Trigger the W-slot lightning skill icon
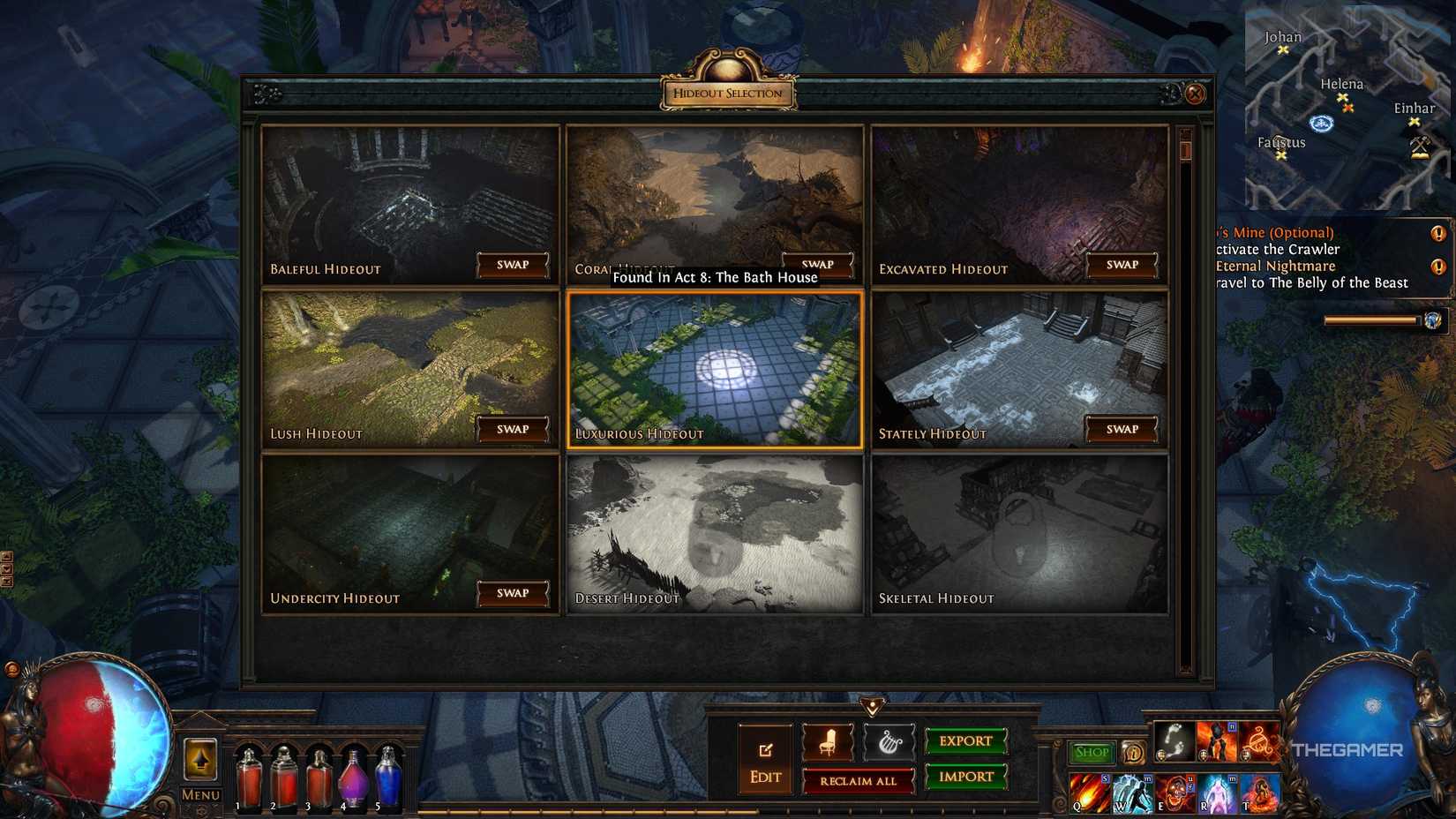The image size is (1456, 819). coord(1133,793)
